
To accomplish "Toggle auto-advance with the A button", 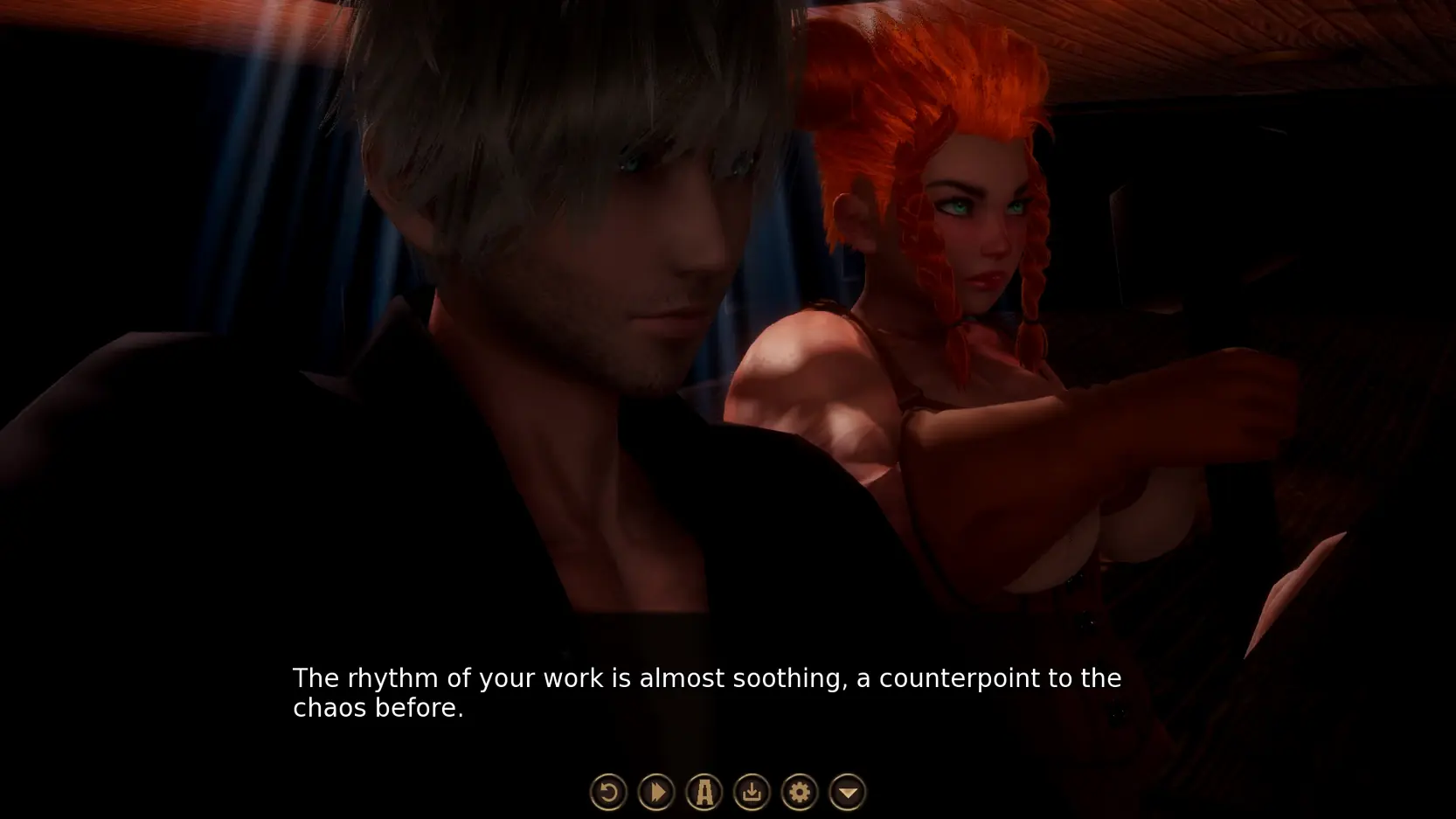I will click(x=704, y=793).
